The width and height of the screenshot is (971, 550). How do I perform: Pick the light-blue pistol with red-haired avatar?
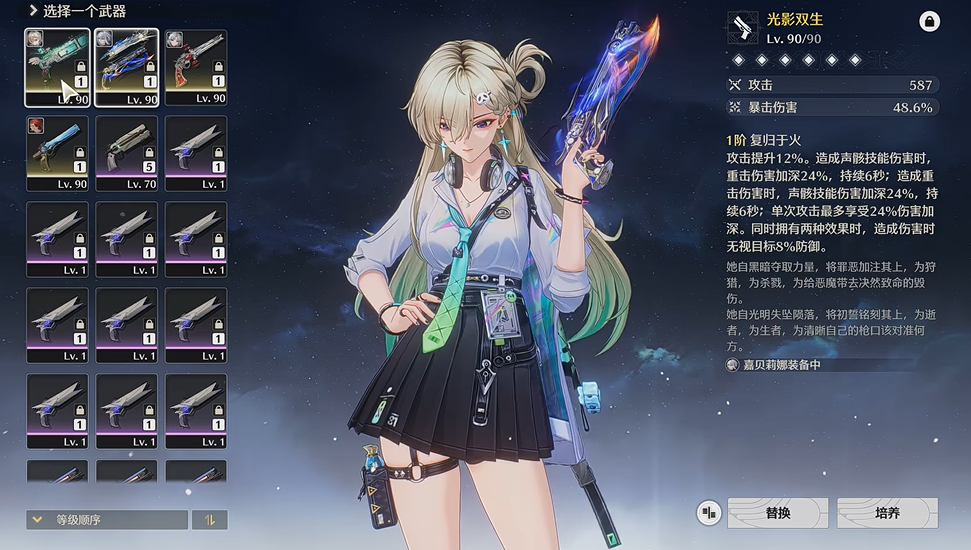tap(57, 153)
